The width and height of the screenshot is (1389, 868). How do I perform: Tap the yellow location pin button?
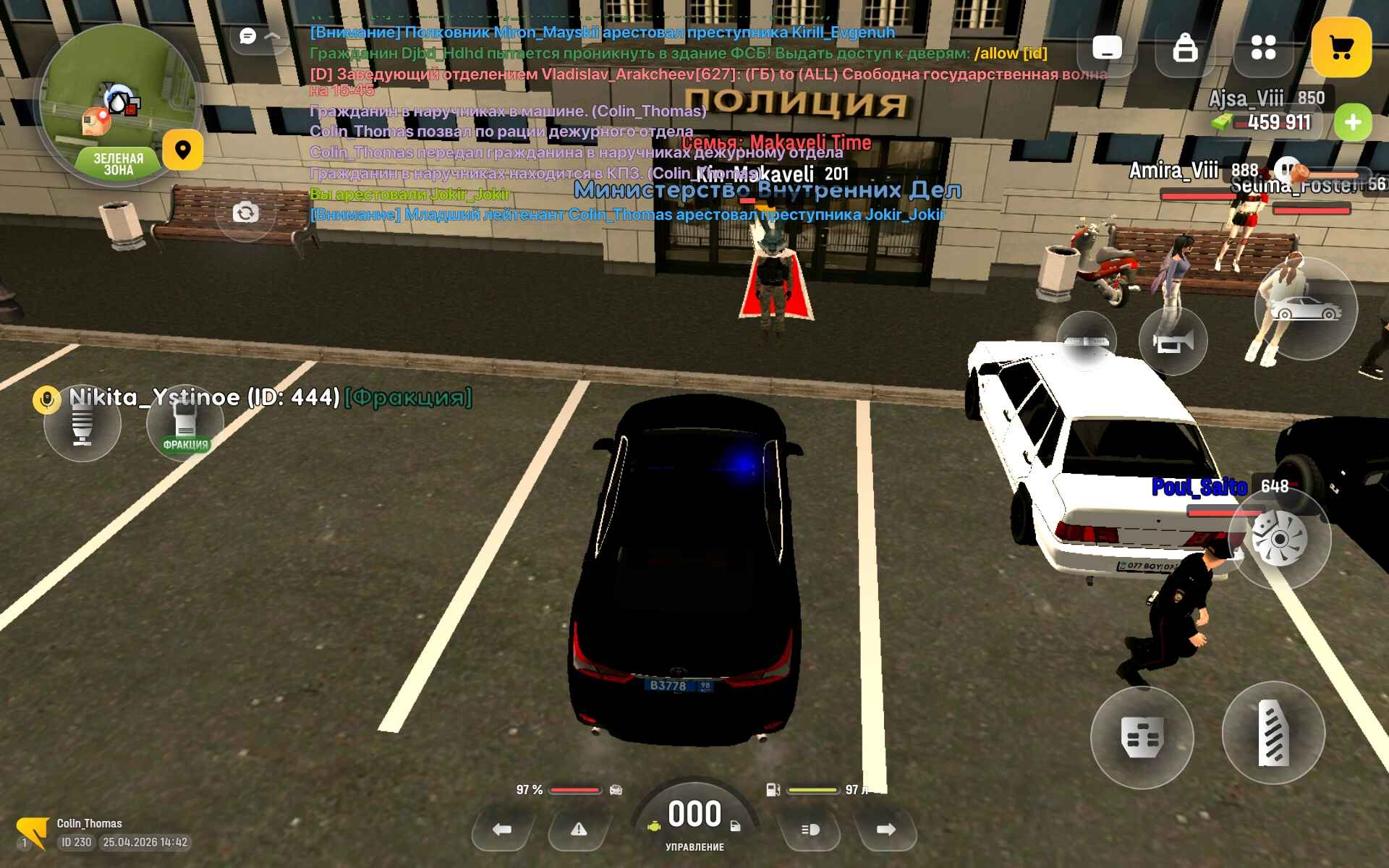[182, 150]
